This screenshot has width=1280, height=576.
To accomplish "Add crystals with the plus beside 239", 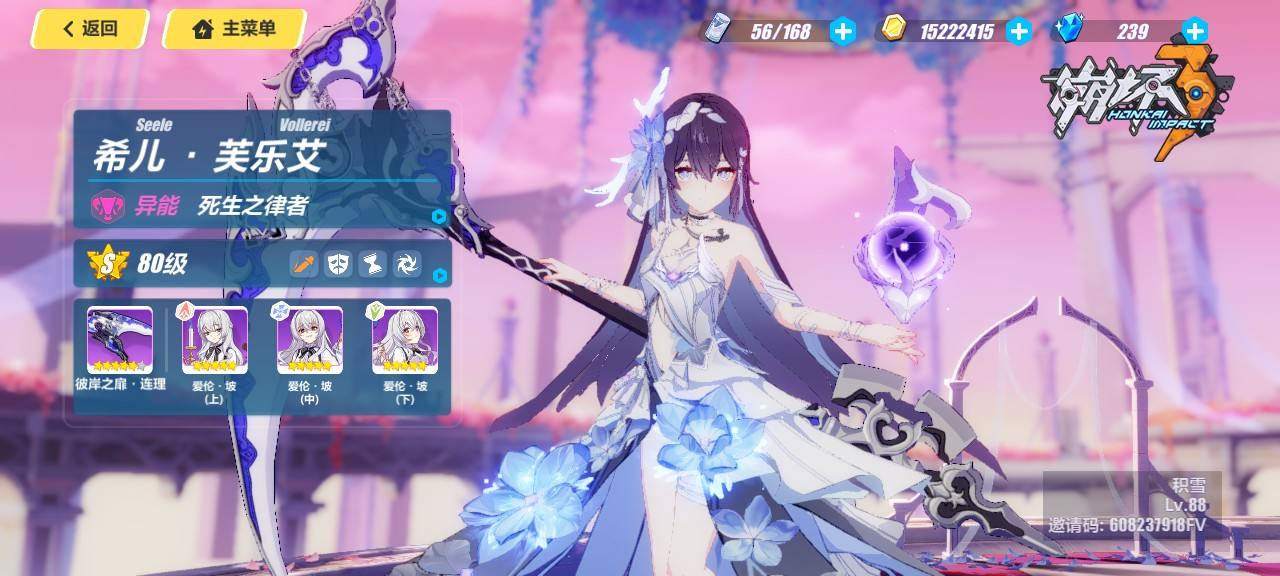I will tap(1193, 31).
